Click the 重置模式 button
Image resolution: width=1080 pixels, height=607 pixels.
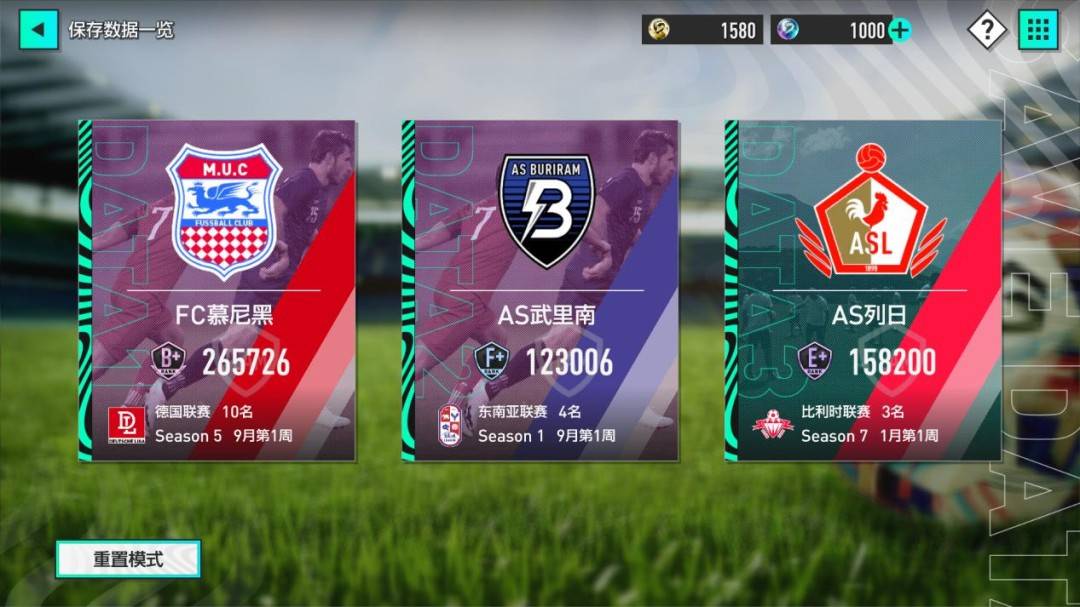(128, 559)
